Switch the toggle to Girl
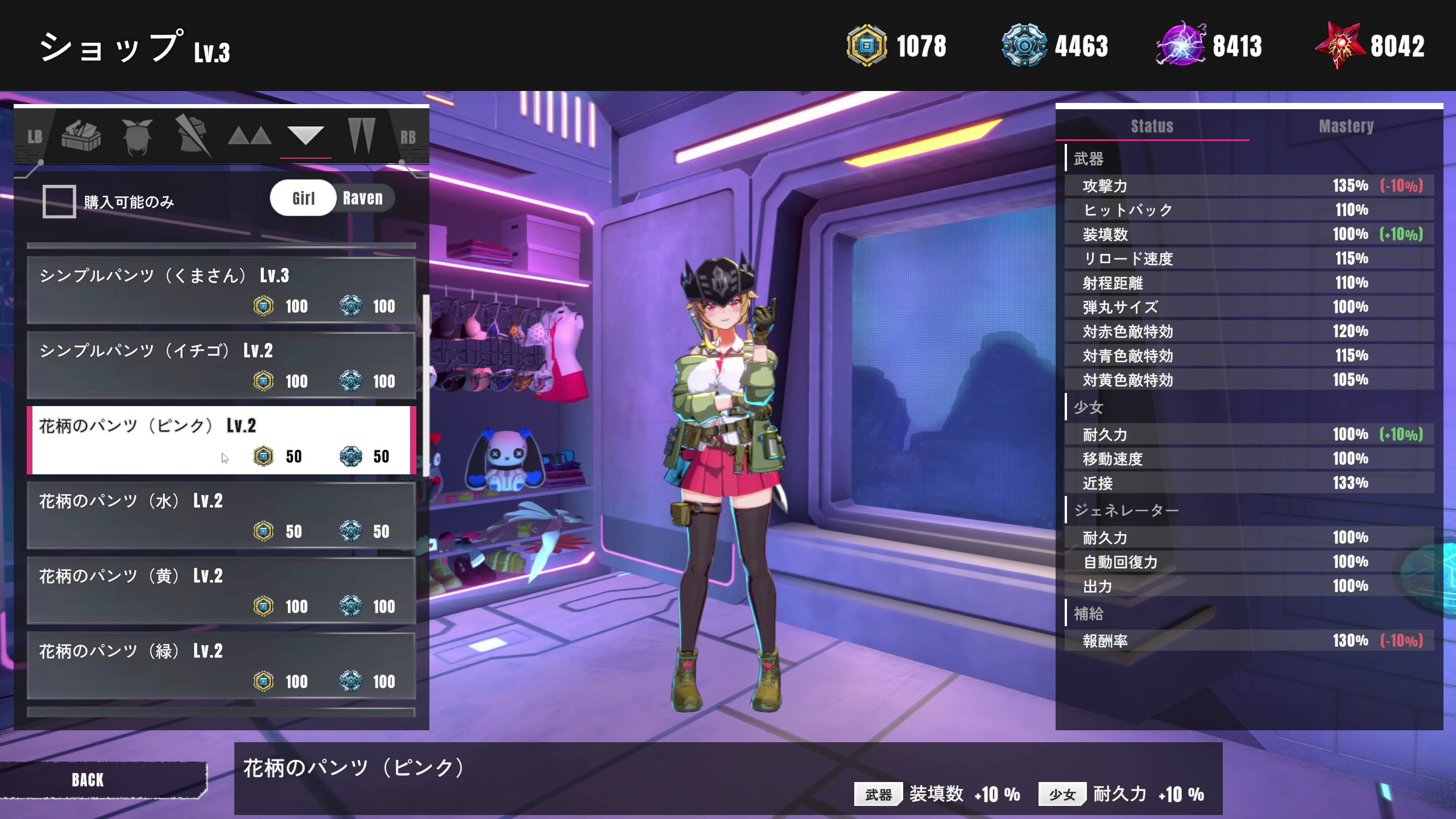Viewport: 1456px width, 819px height. point(303,198)
